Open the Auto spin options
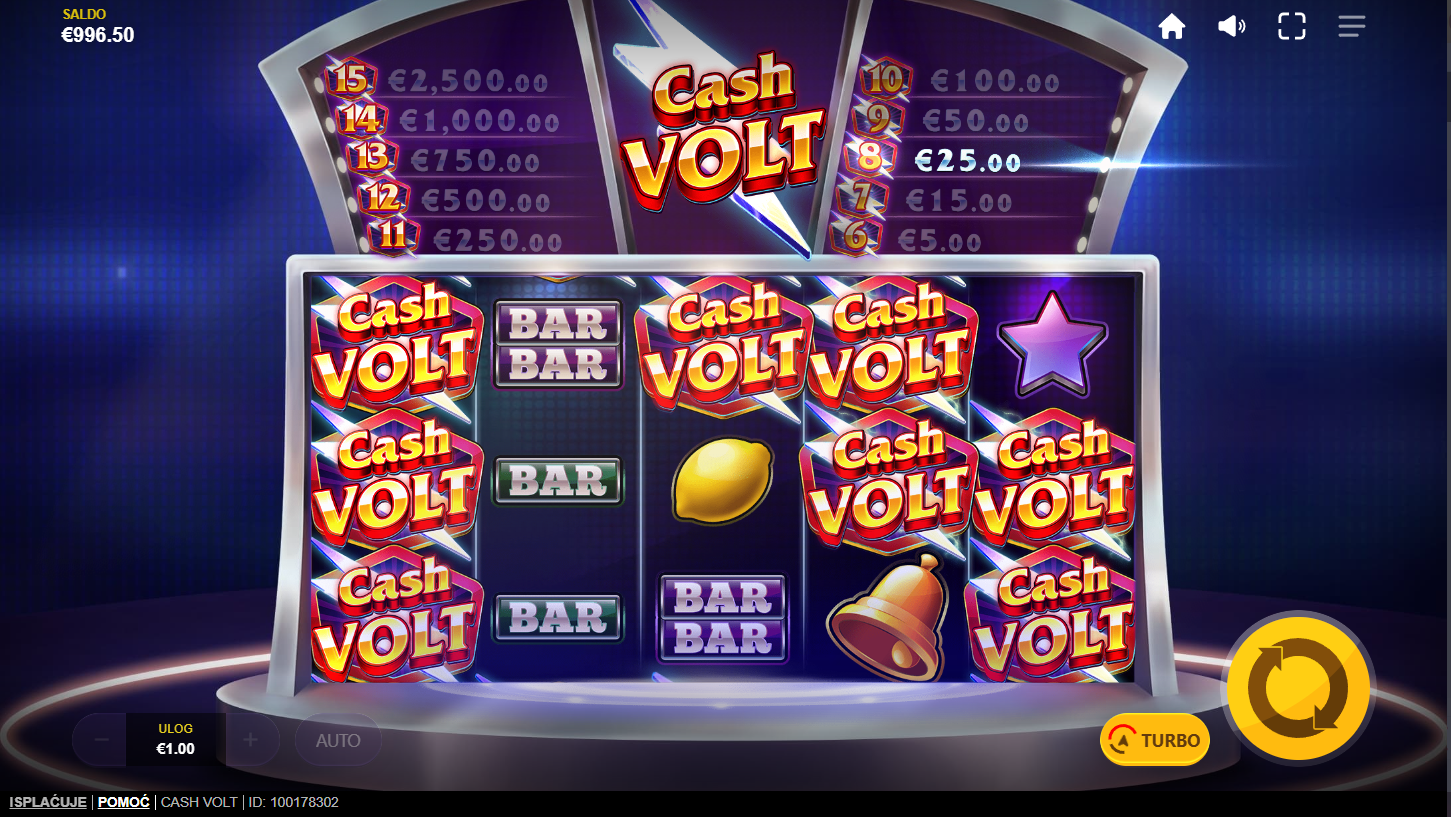This screenshot has width=1451, height=817. [338, 741]
